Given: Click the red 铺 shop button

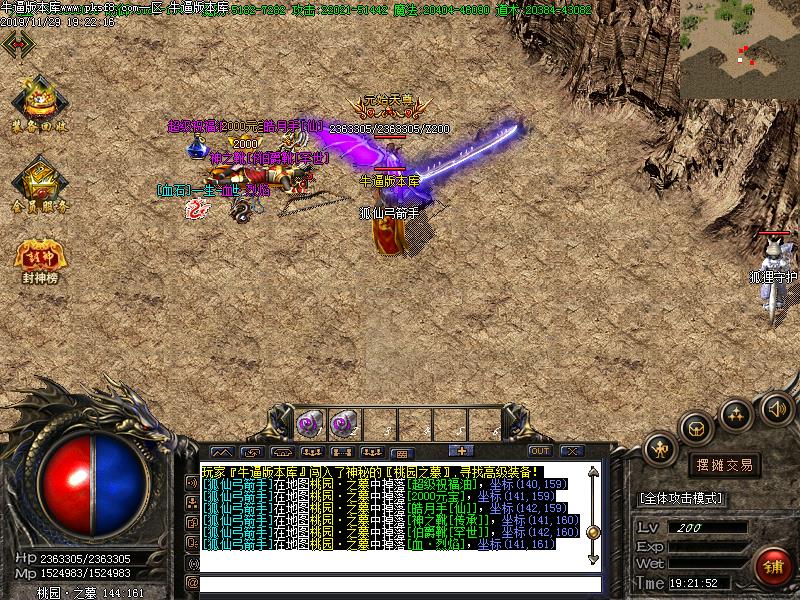Looking at the screenshot, I should point(771,565).
